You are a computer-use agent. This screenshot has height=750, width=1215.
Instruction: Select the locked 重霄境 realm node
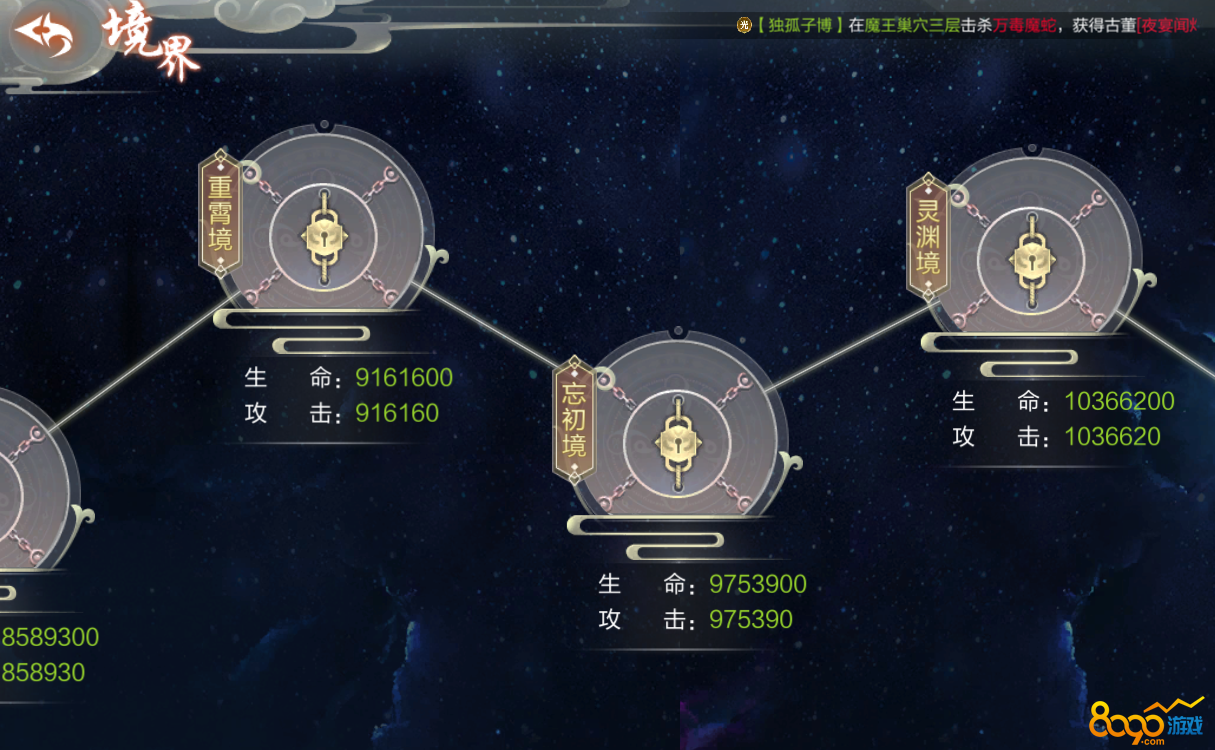point(322,236)
